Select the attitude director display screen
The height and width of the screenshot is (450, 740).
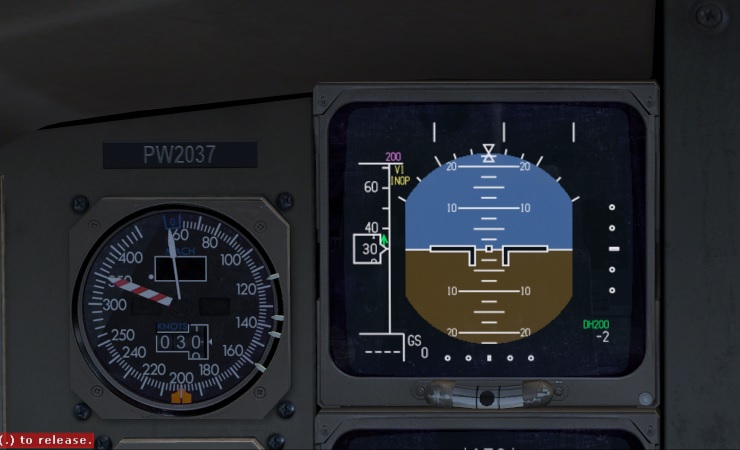point(487,247)
